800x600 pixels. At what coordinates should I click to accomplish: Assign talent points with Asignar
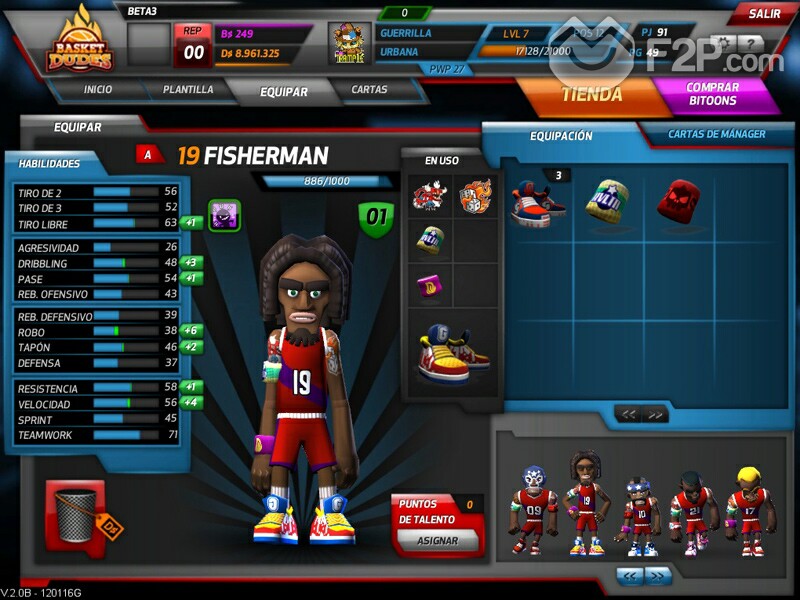[435, 541]
